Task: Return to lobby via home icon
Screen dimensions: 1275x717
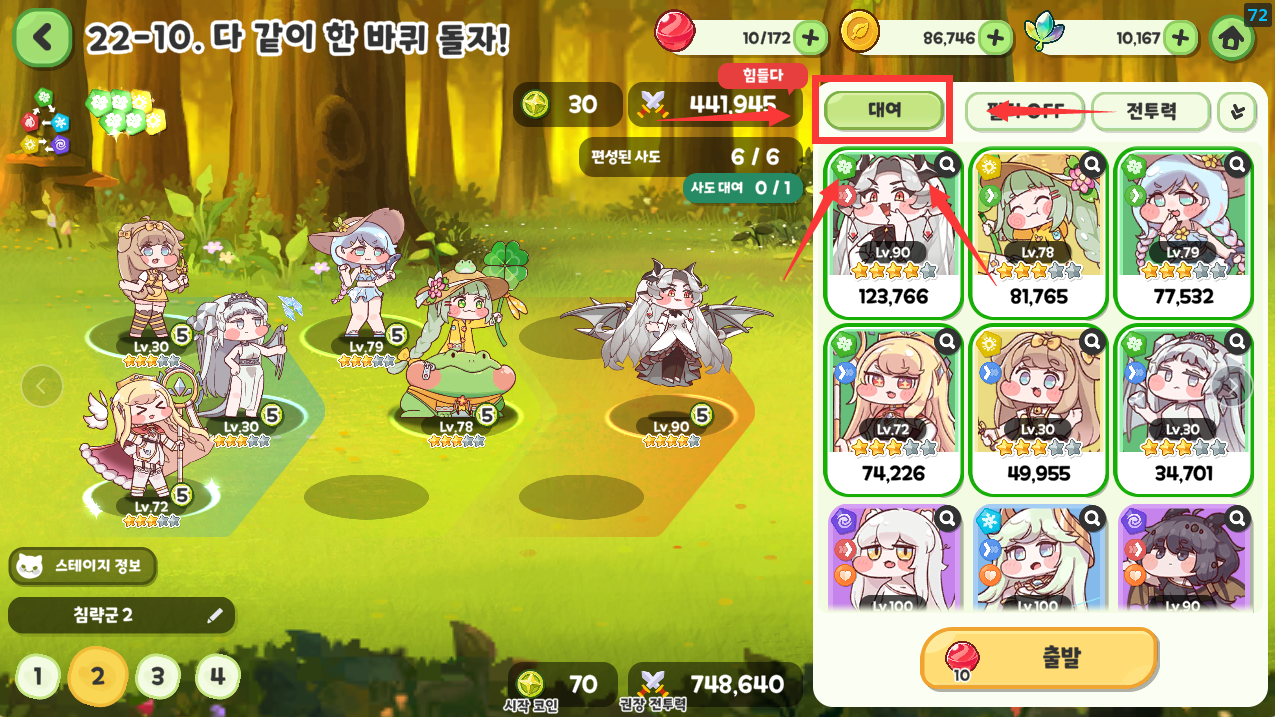Action: (x=1232, y=38)
